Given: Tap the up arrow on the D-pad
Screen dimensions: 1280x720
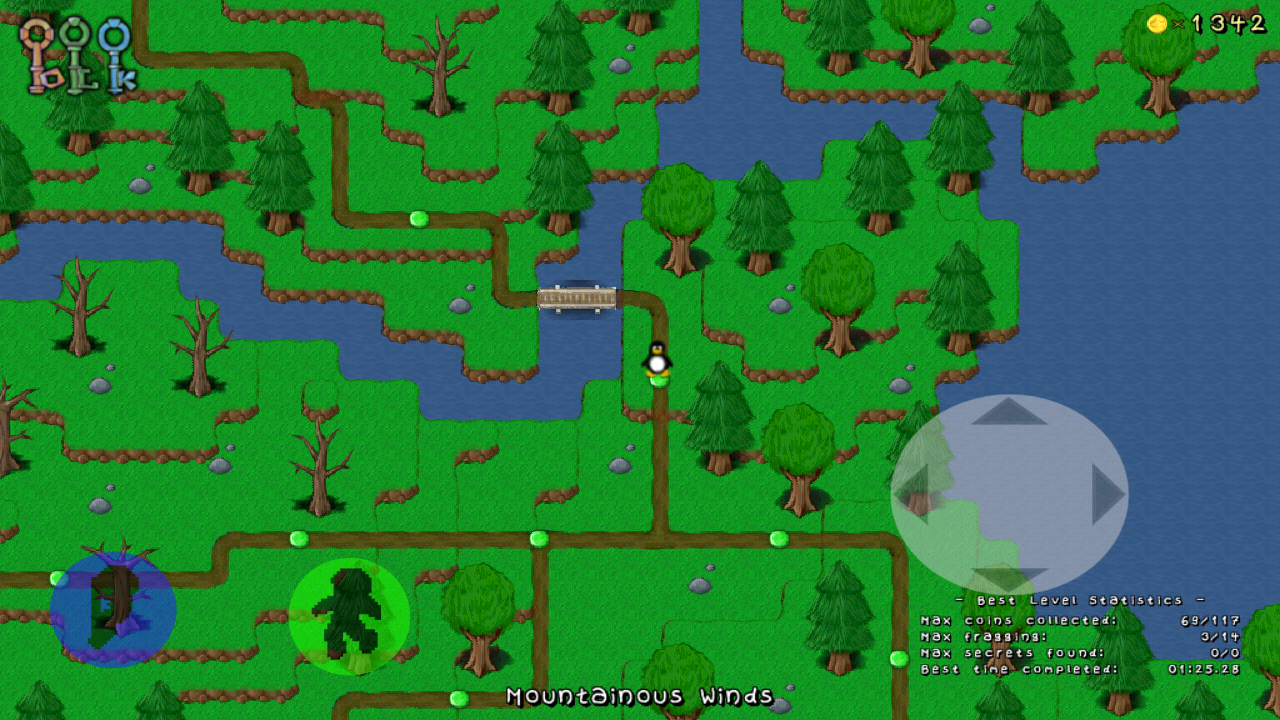Looking at the screenshot, I should pos(1008,411).
